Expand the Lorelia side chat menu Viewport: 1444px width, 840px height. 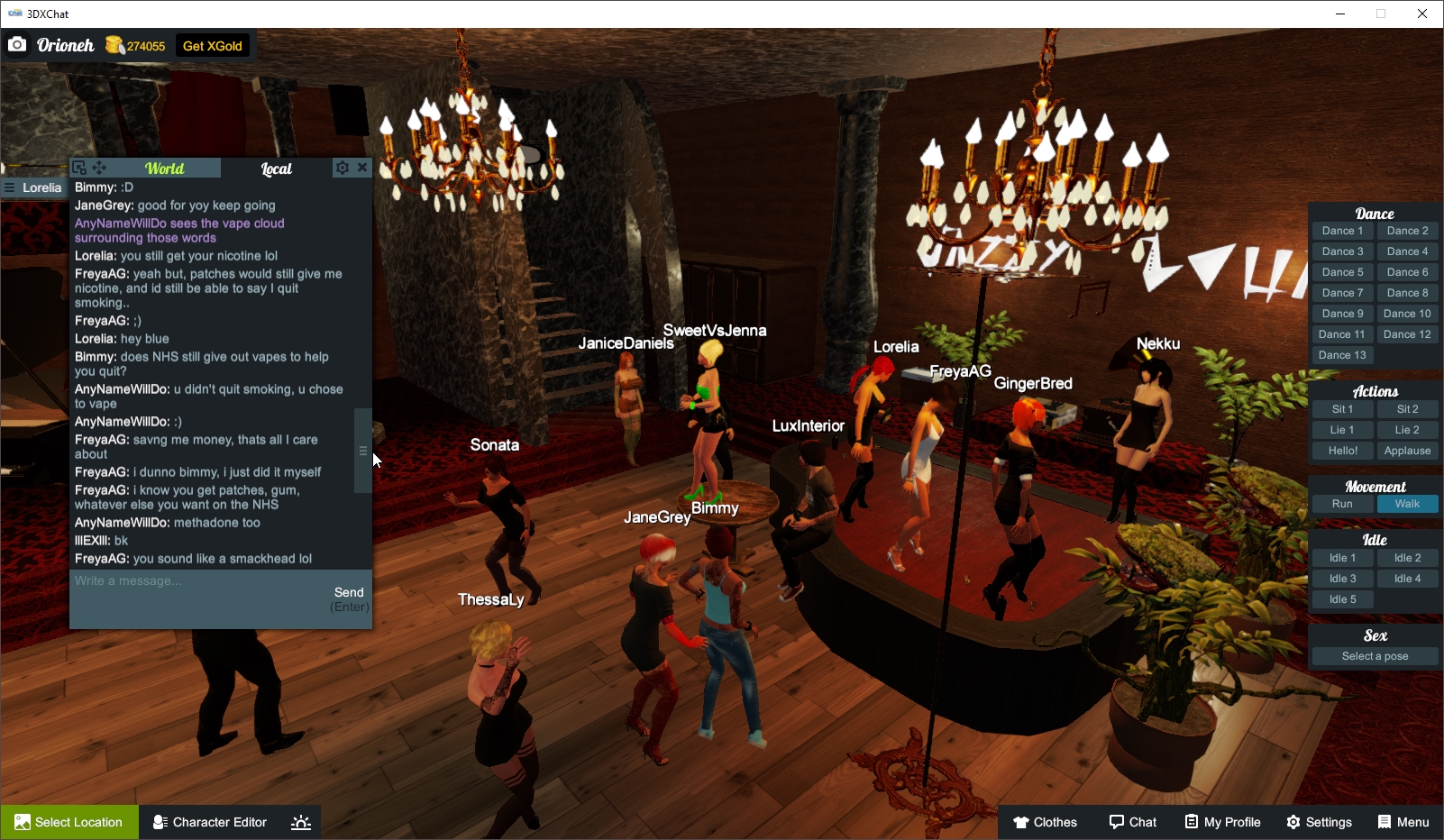(x=9, y=187)
